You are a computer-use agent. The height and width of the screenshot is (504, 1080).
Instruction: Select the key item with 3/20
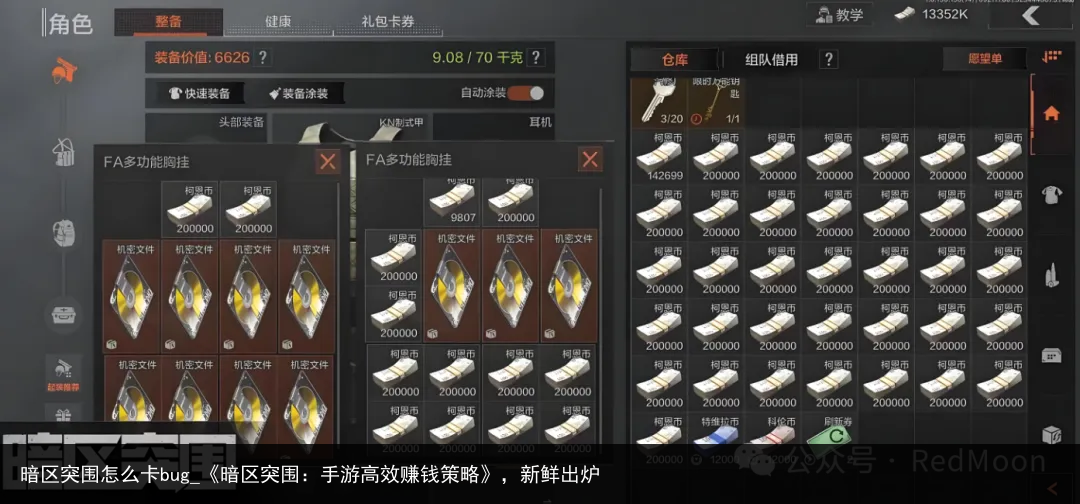659,103
